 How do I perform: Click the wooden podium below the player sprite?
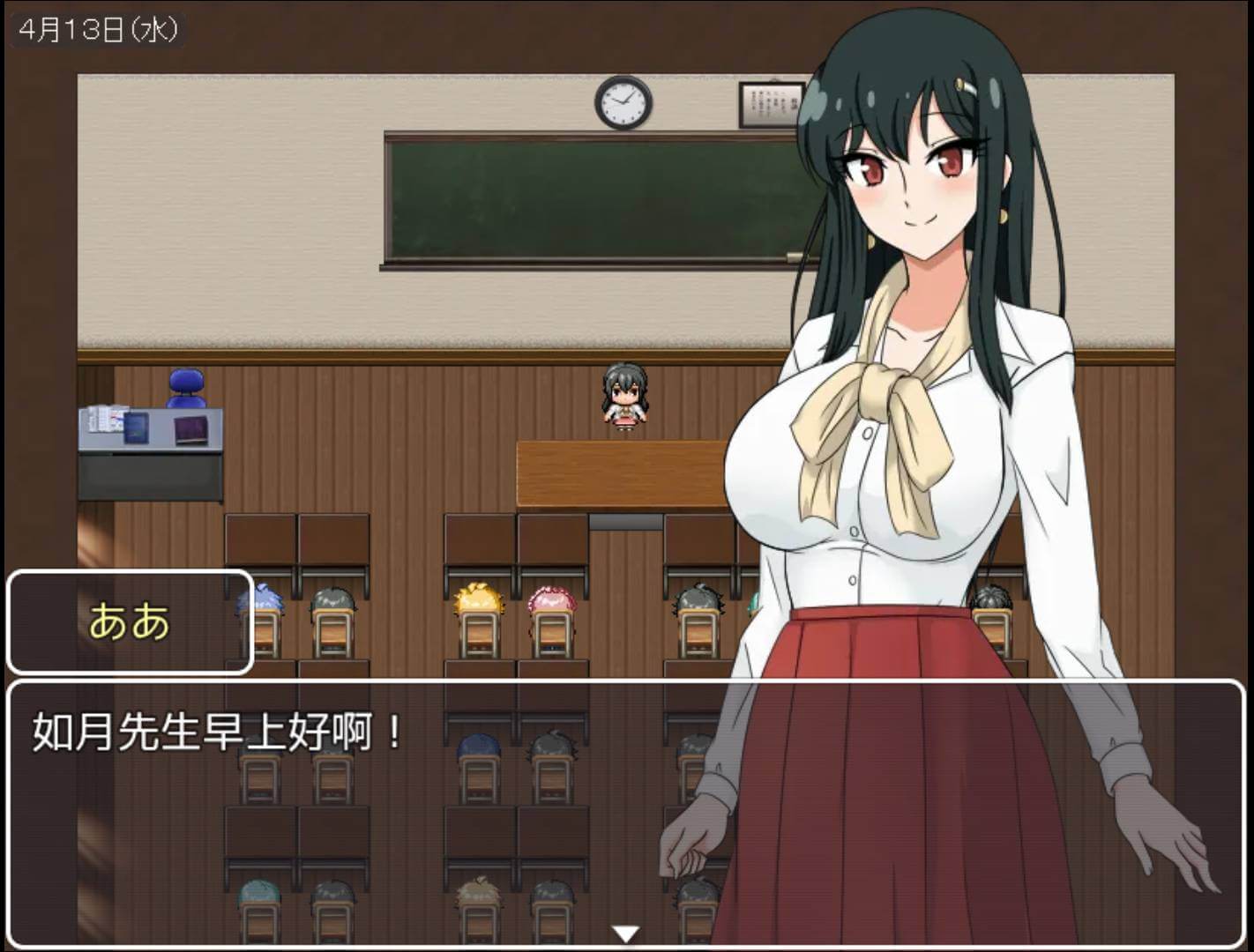click(x=617, y=472)
